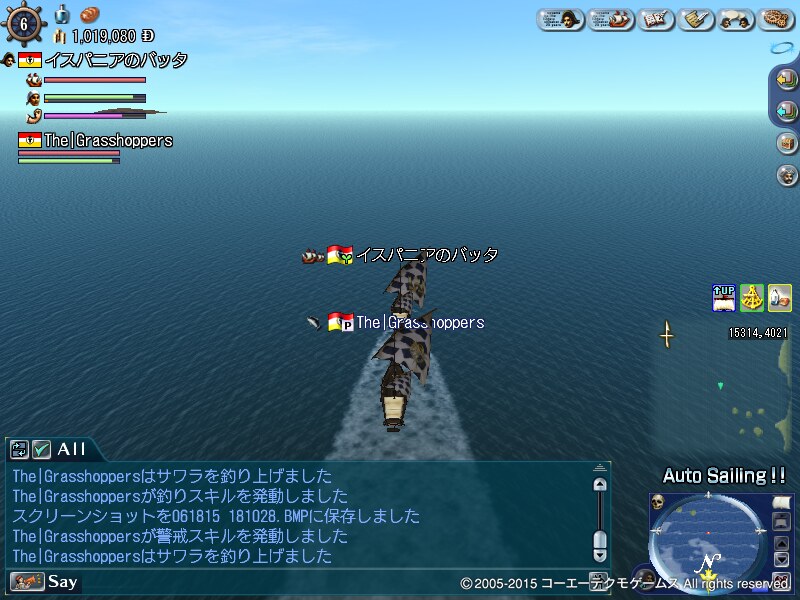
Task: Click the skull icon beside the minimap
Action: coord(659,502)
